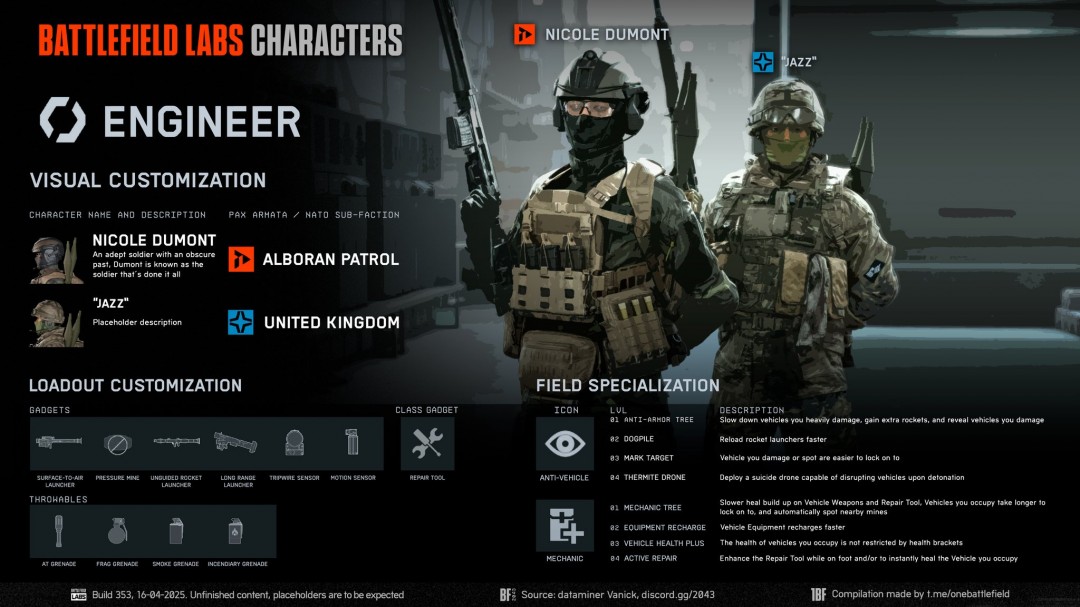Image resolution: width=1080 pixels, height=607 pixels.
Task: Equip the Tripwire Sensor gadget
Action: coord(294,442)
